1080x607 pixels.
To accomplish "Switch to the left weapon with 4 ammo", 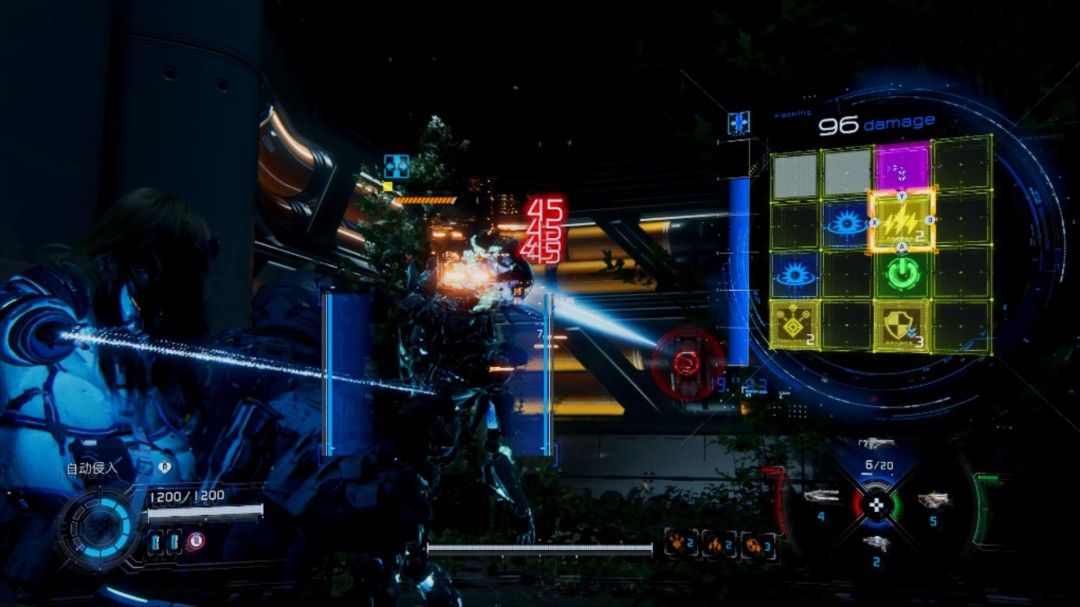I will pyautogui.click(x=821, y=497).
